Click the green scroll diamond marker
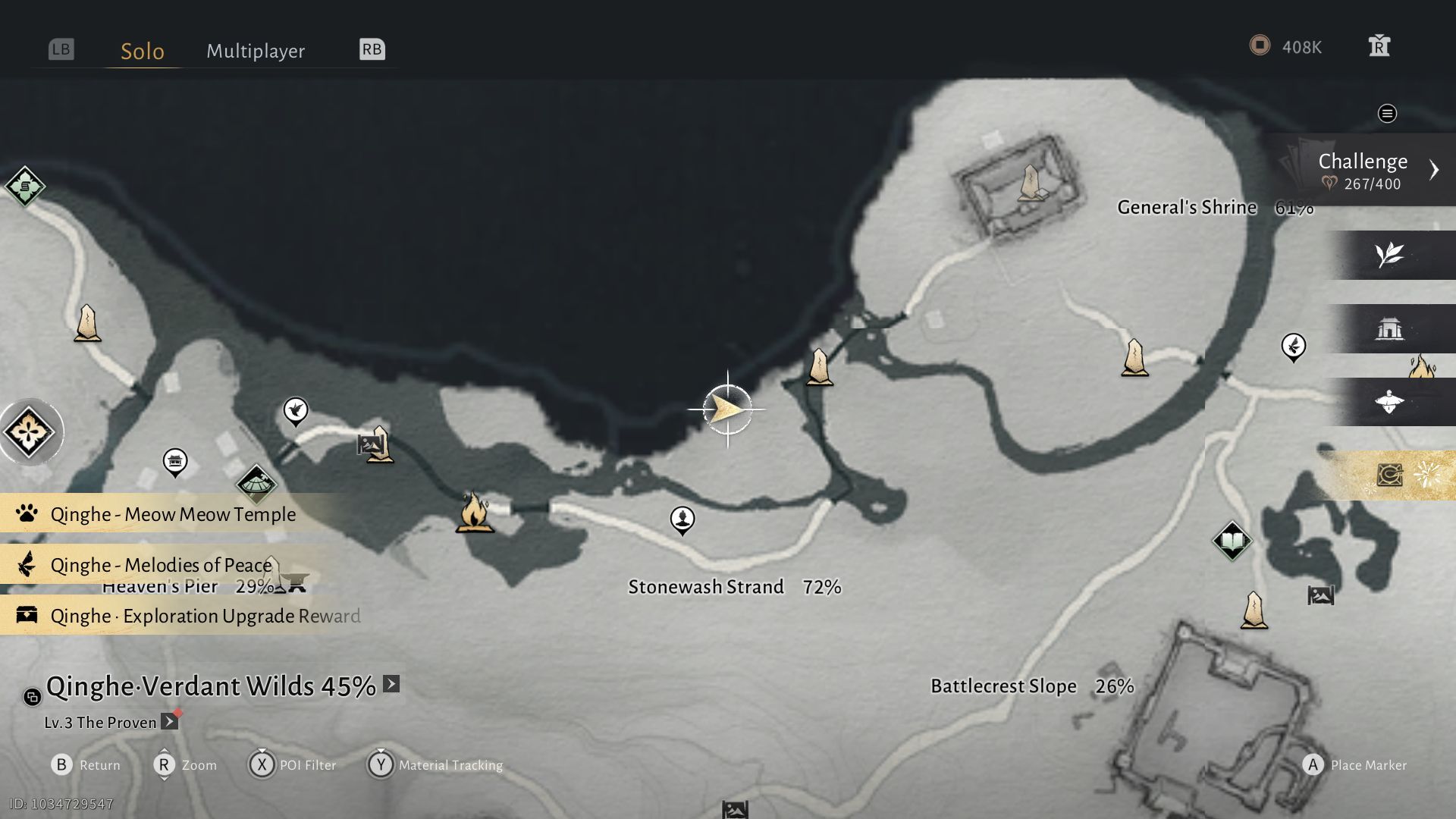This screenshot has width=1456, height=819. tap(25, 186)
